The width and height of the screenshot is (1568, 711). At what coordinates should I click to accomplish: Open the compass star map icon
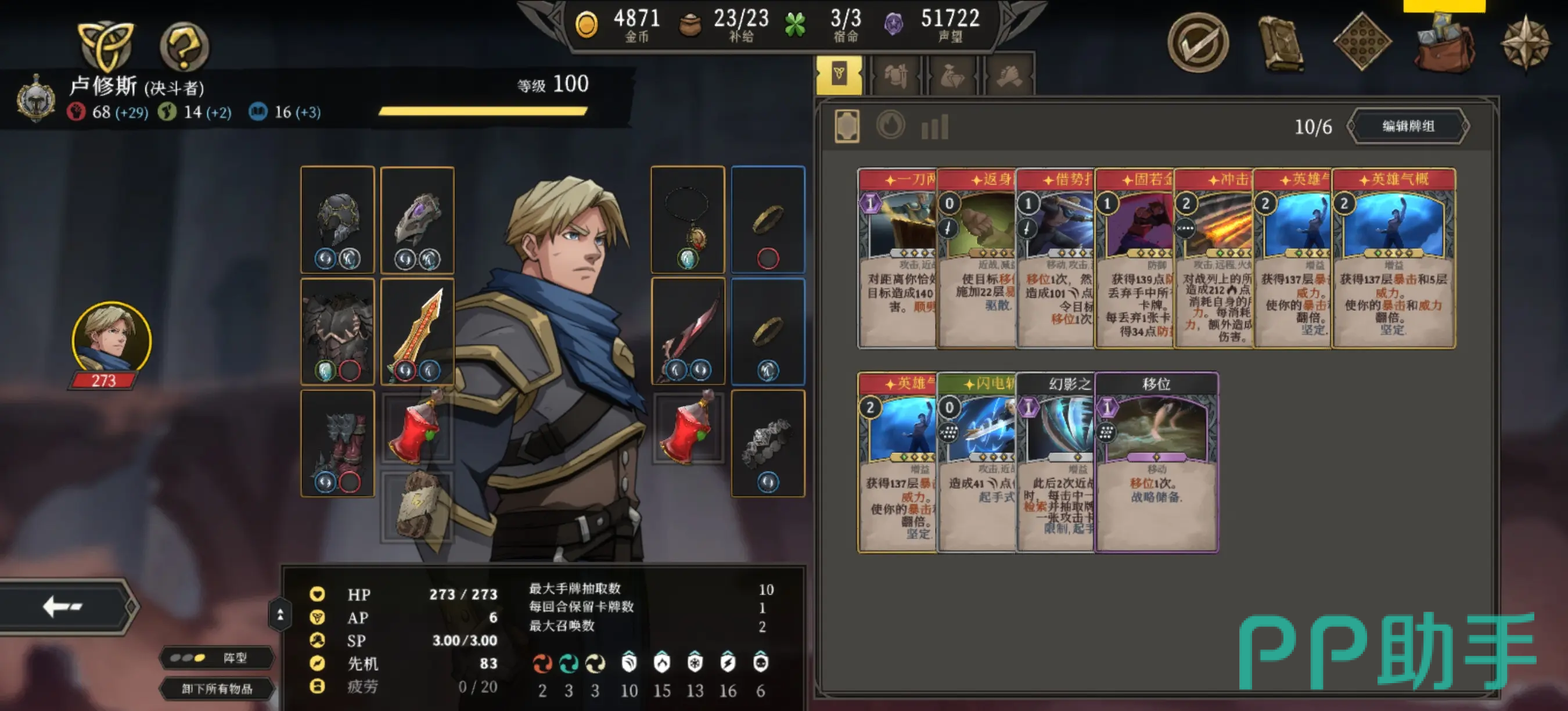[1525, 44]
